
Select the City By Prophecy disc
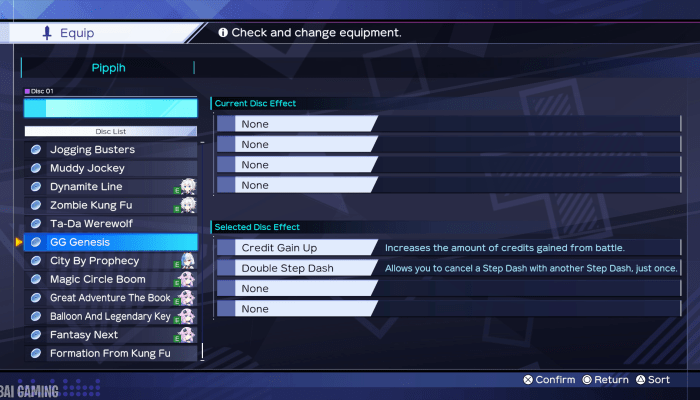point(110,261)
